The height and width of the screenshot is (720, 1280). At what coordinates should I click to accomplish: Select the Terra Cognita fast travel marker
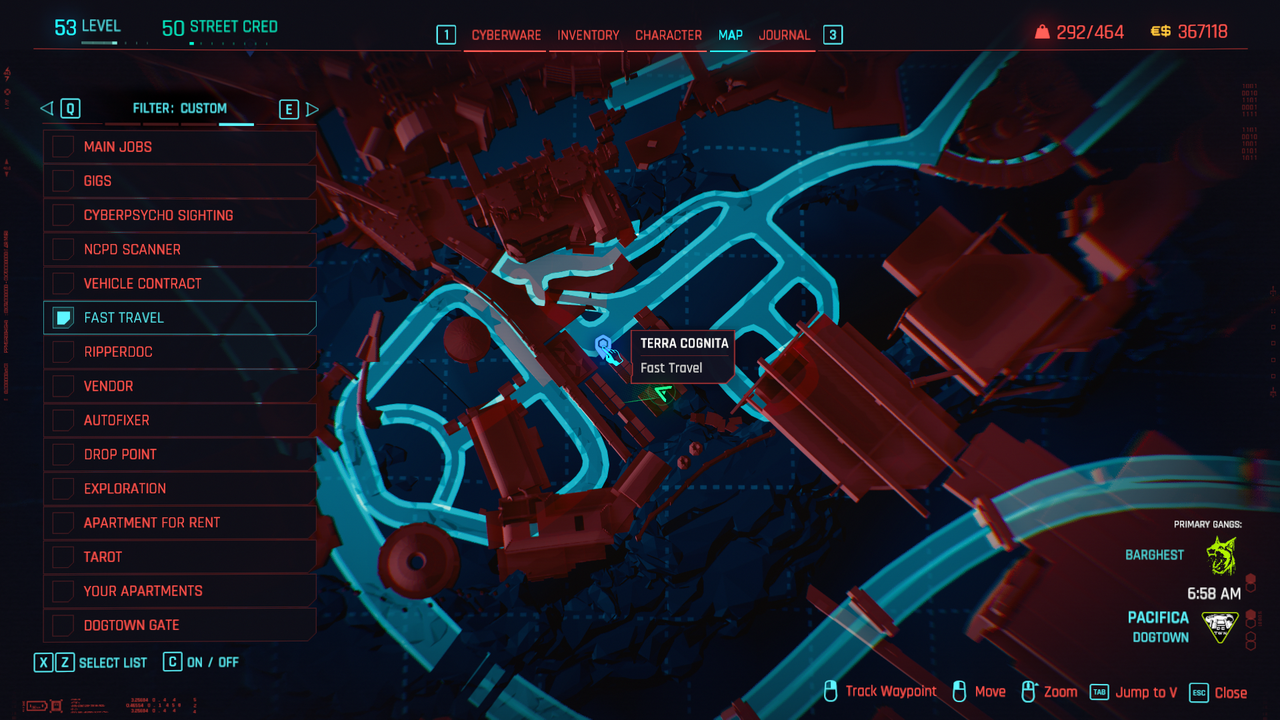pyautogui.click(x=603, y=346)
